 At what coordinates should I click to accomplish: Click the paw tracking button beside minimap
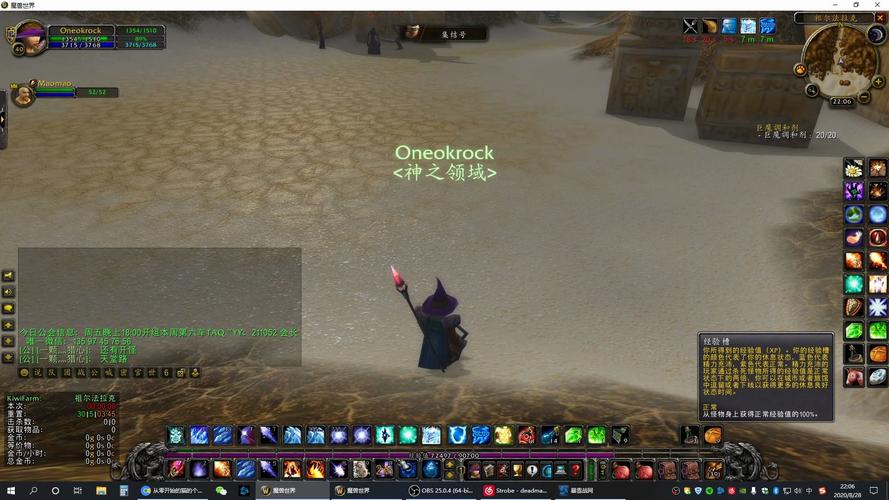pyautogui.click(x=800, y=69)
